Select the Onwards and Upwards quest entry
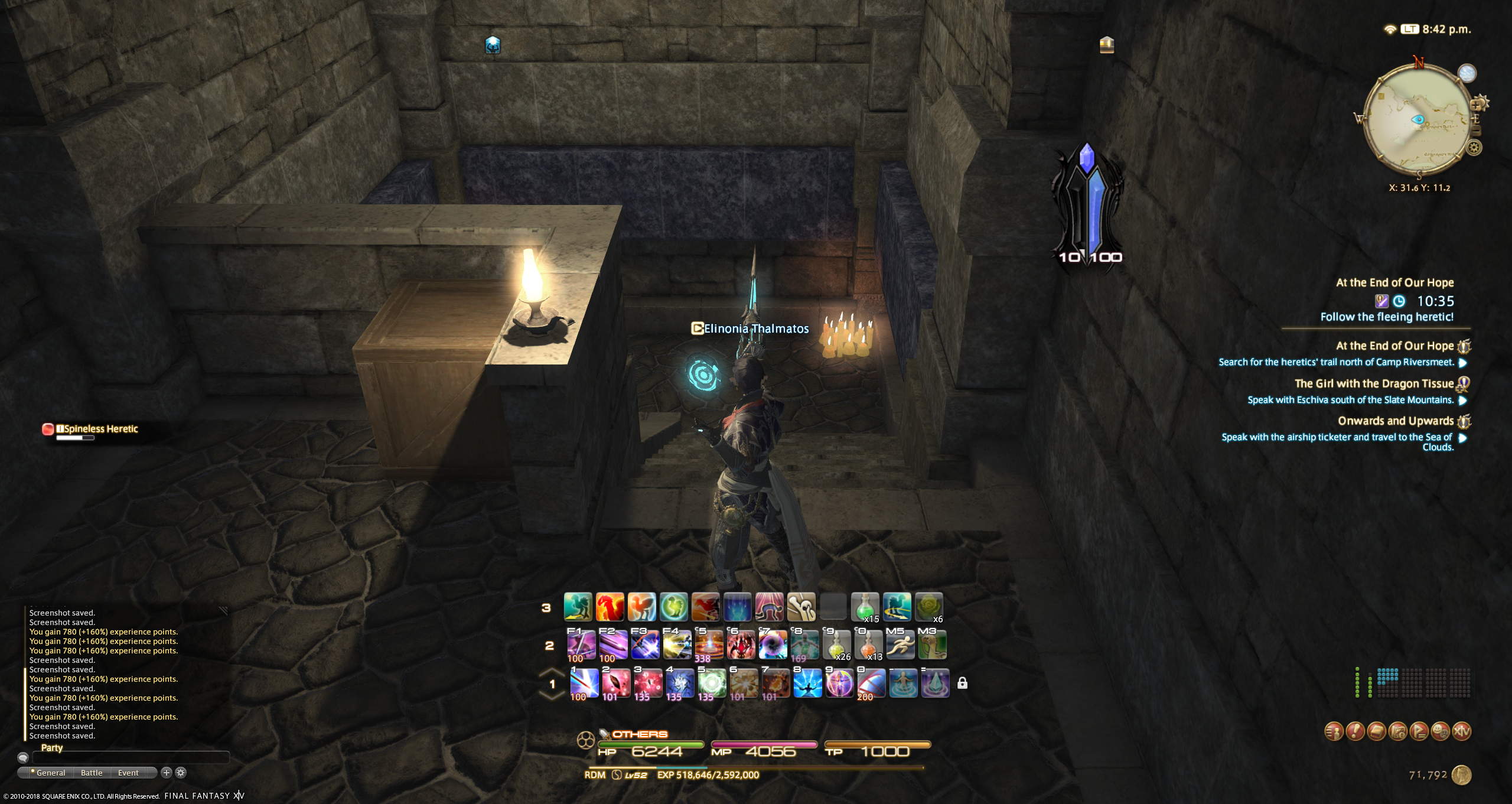This screenshot has height=804, width=1512. point(1395,421)
